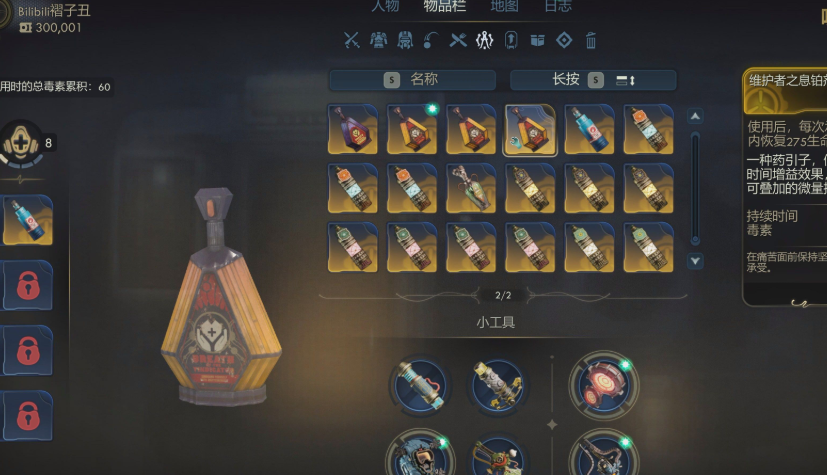Switch to the 日志 journal tab

[558, 6]
